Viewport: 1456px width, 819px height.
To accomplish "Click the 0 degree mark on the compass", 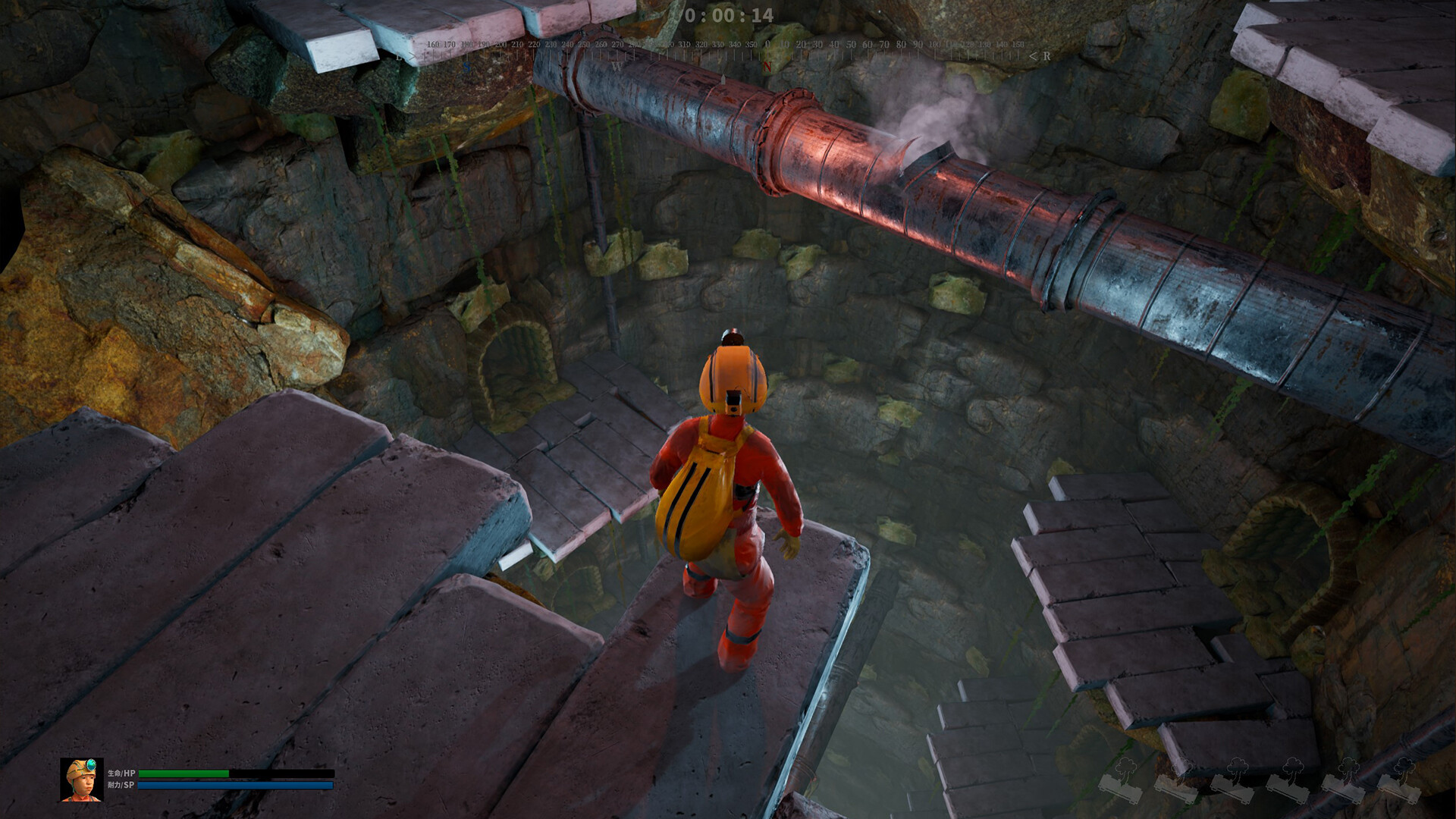I will pos(767,44).
